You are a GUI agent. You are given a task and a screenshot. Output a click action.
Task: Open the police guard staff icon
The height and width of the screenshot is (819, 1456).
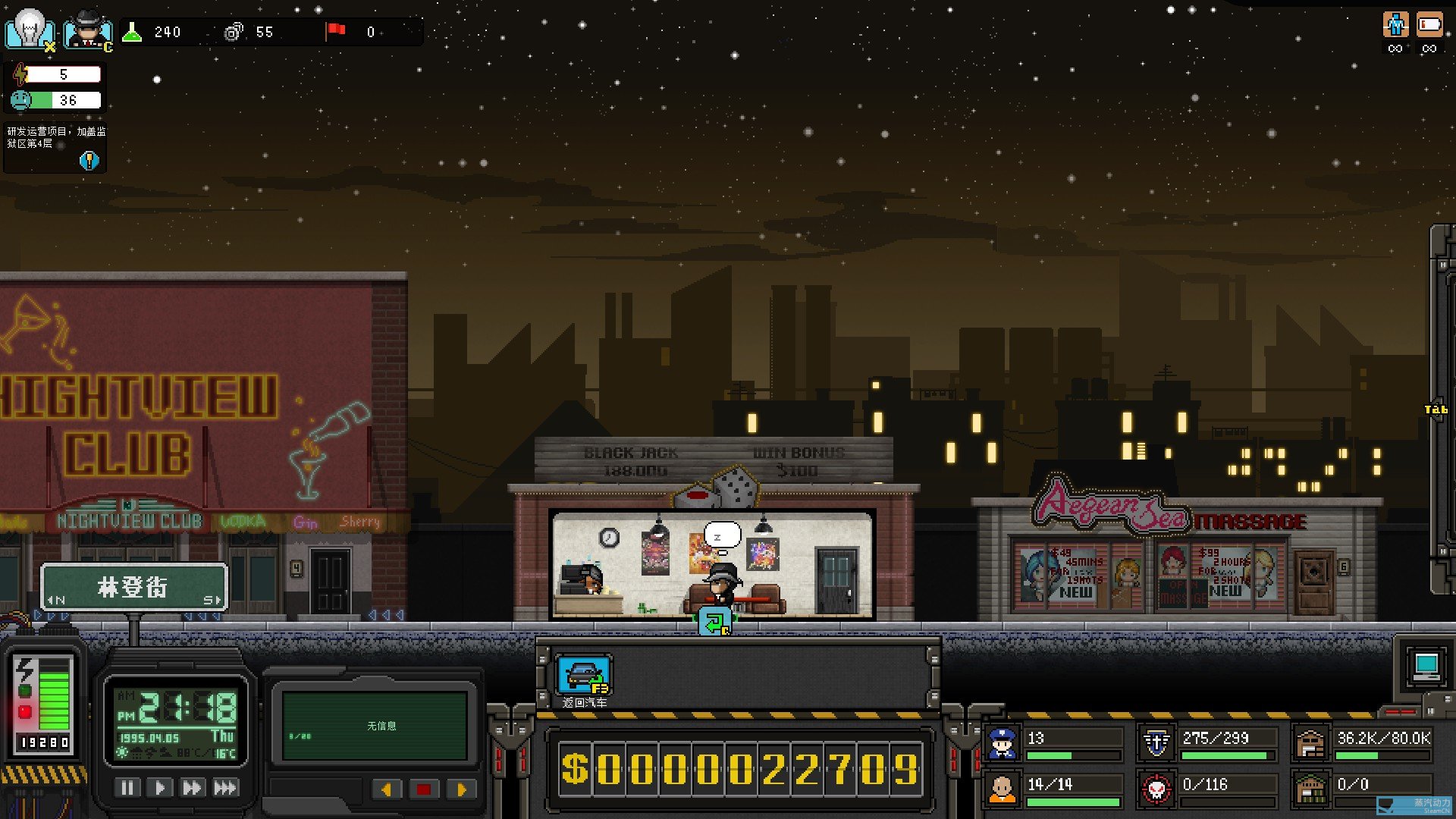[1003, 743]
